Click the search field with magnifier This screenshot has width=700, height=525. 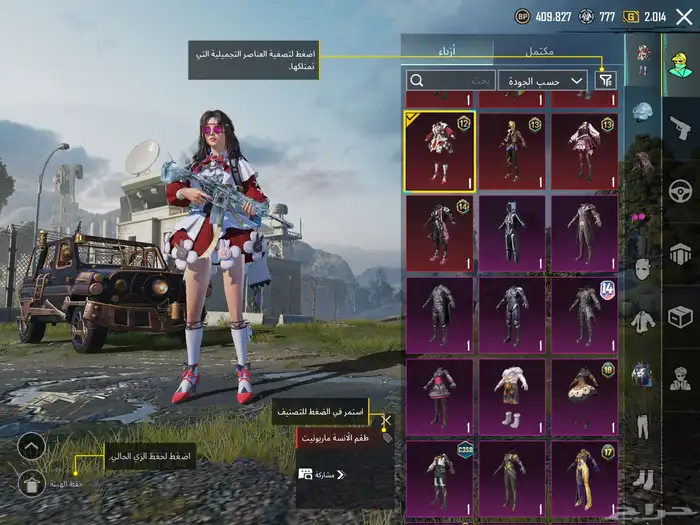[452, 80]
